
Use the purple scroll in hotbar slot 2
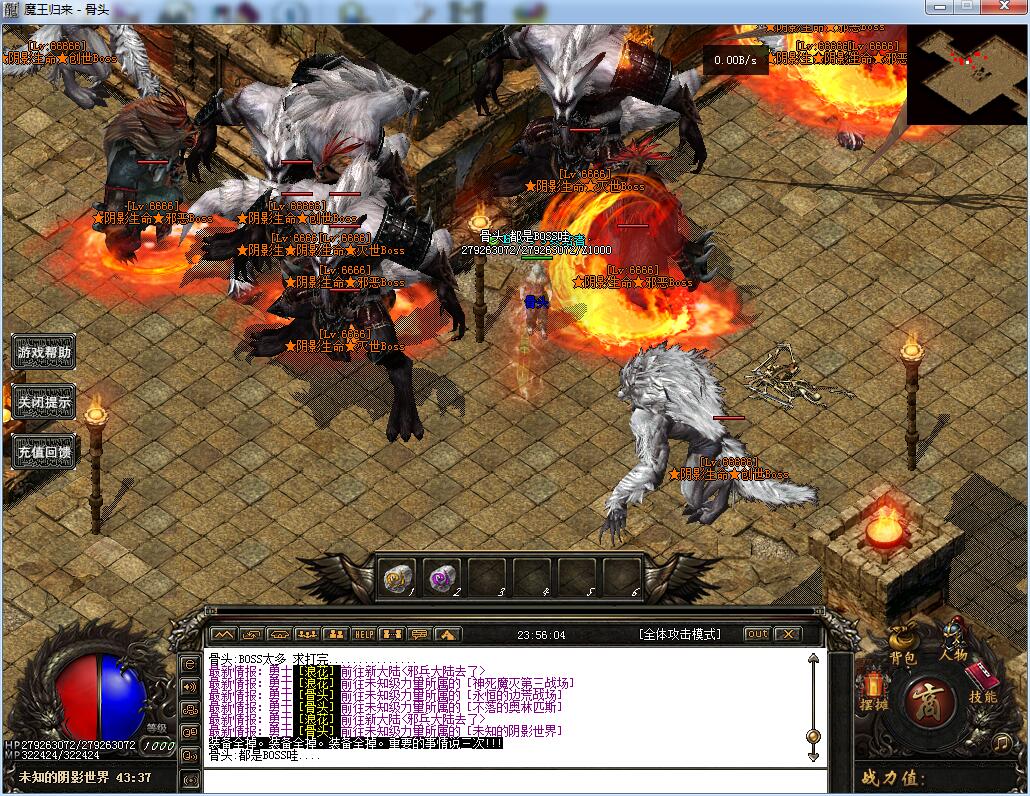(442, 578)
